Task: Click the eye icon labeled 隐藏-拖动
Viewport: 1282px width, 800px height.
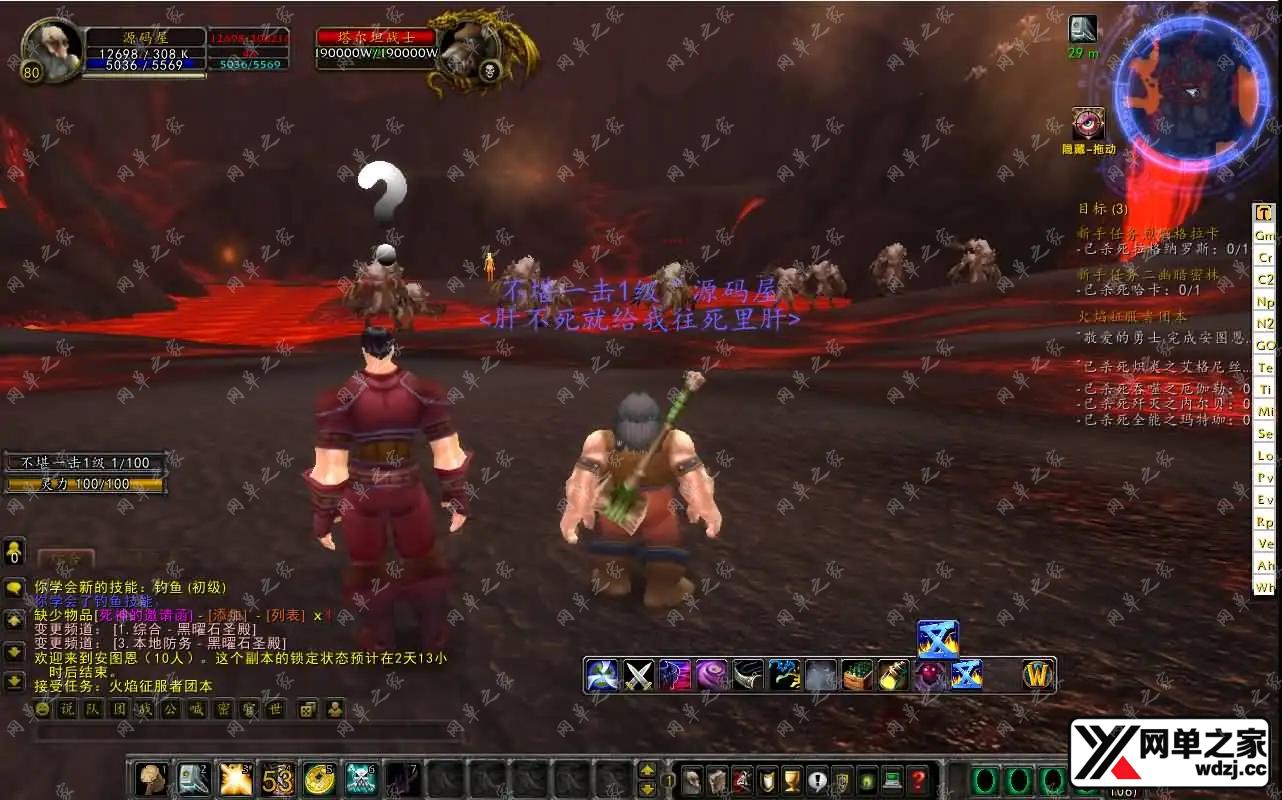Action: pos(1088,125)
